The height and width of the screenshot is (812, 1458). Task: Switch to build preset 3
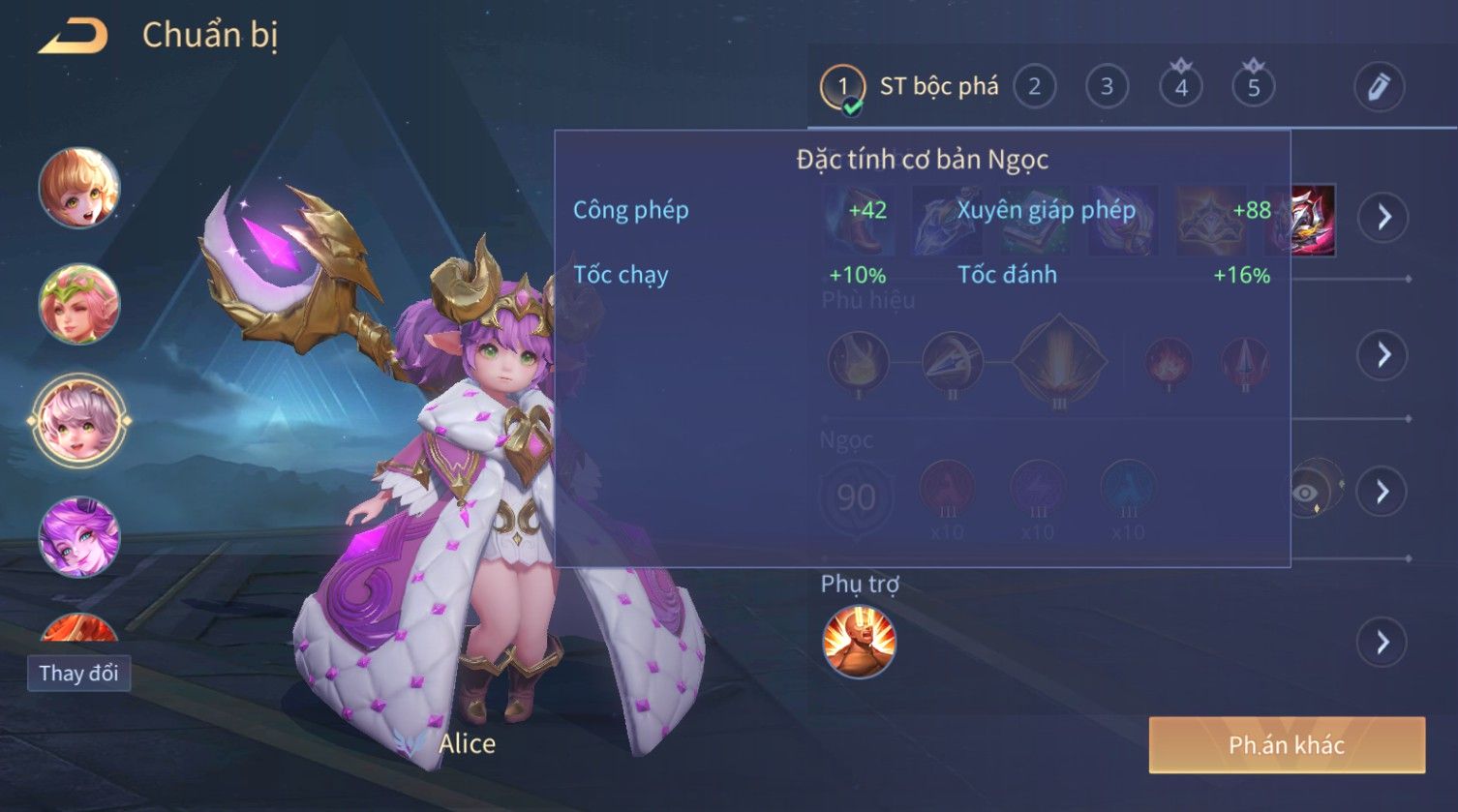coord(1107,87)
